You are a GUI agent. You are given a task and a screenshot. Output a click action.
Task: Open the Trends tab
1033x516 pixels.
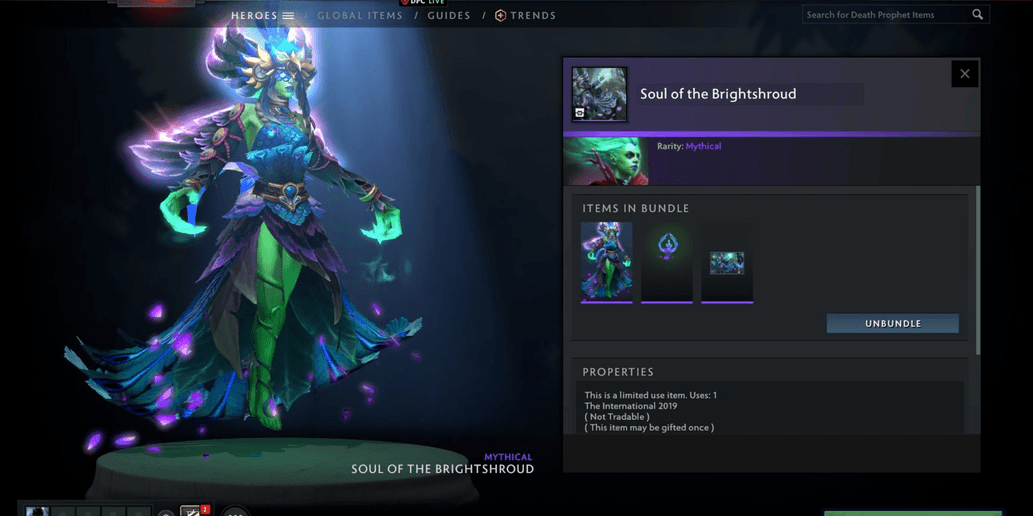pos(526,16)
